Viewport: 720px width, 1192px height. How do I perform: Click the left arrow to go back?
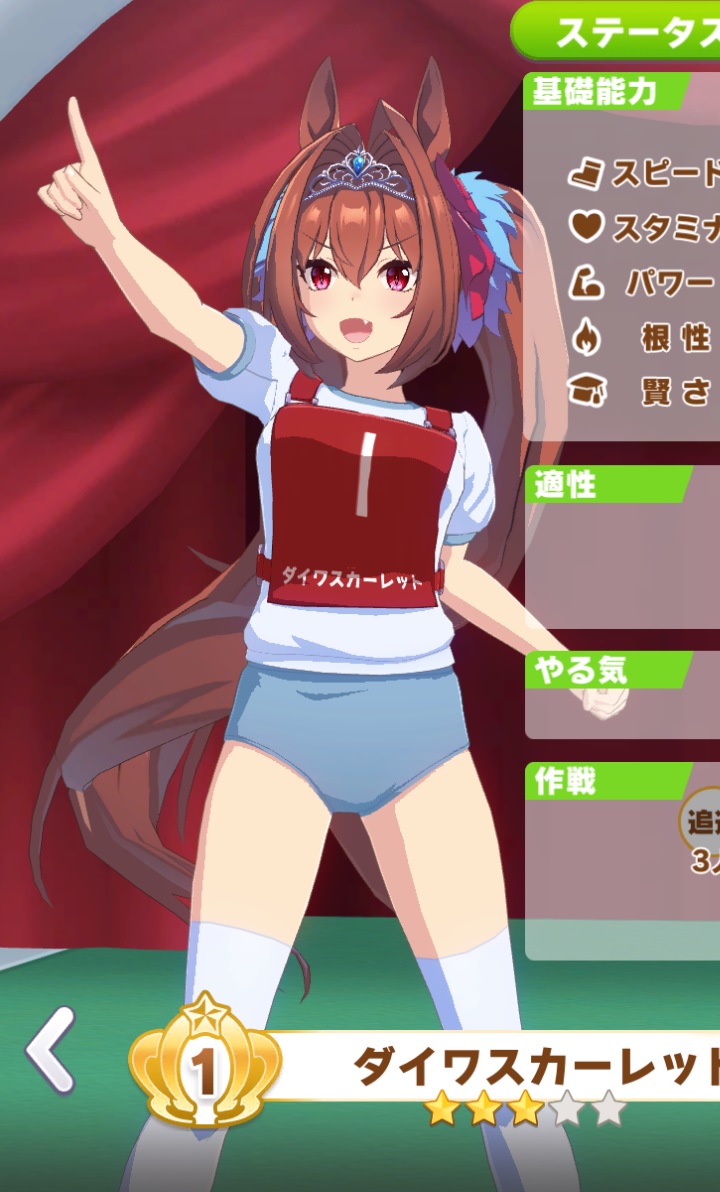click(50, 1050)
